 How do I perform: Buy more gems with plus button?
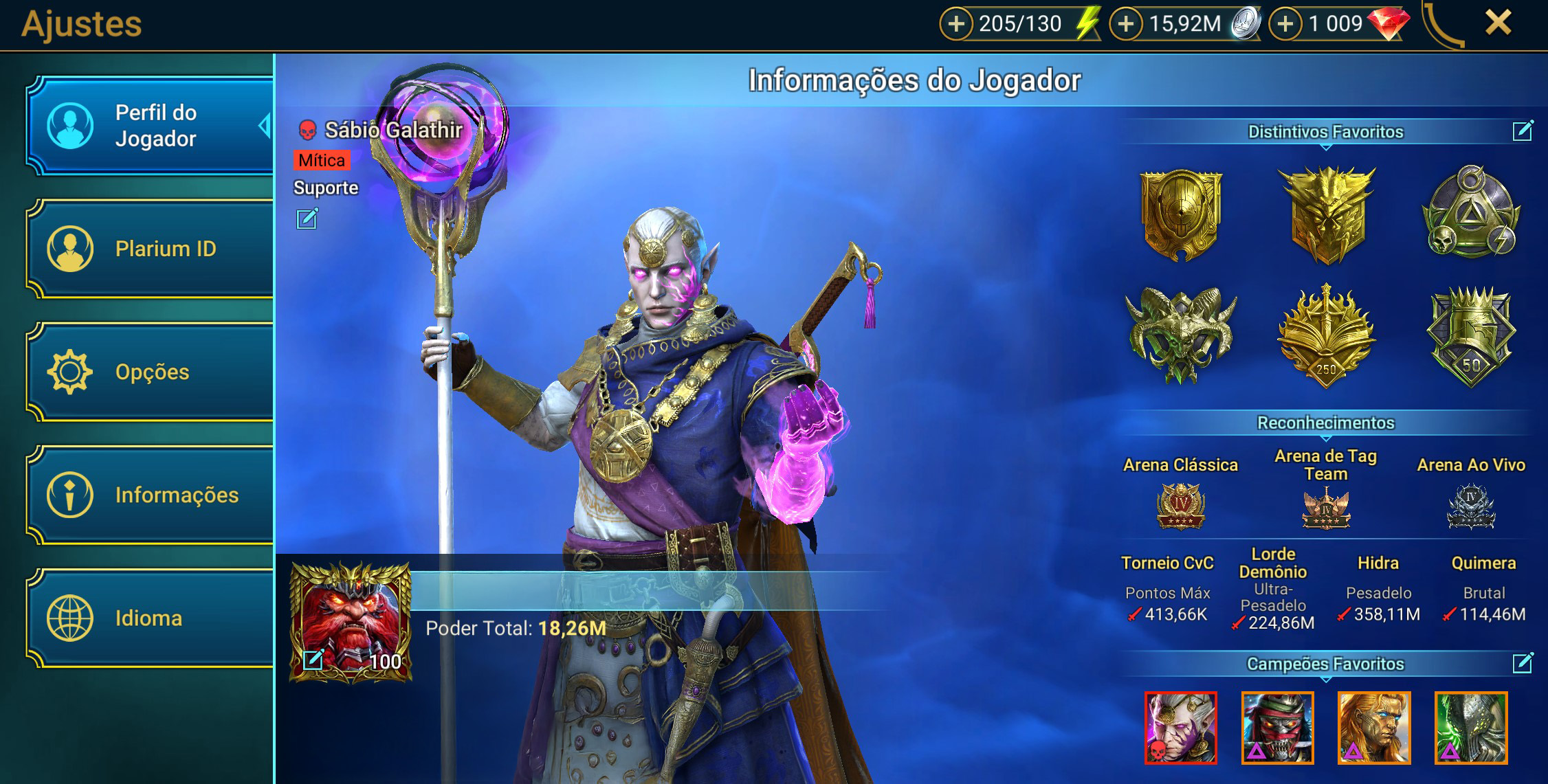[x=1285, y=24]
